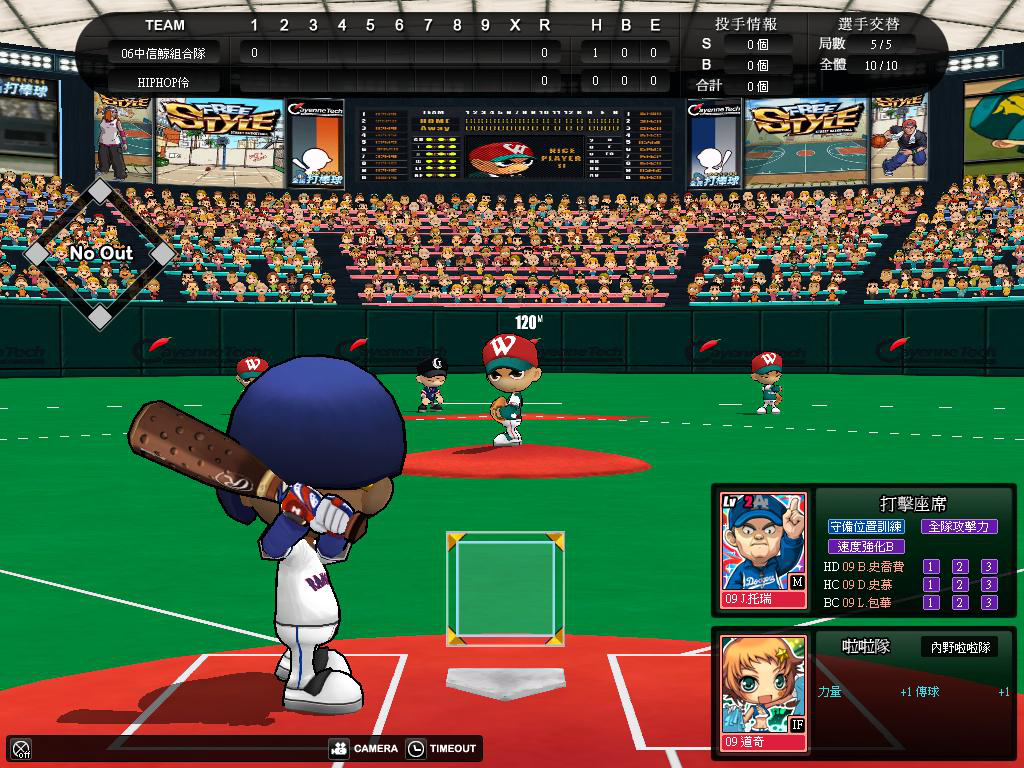Choose button 3 for BC 09 L.包華
The height and width of the screenshot is (768, 1024).
pyautogui.click(x=989, y=603)
